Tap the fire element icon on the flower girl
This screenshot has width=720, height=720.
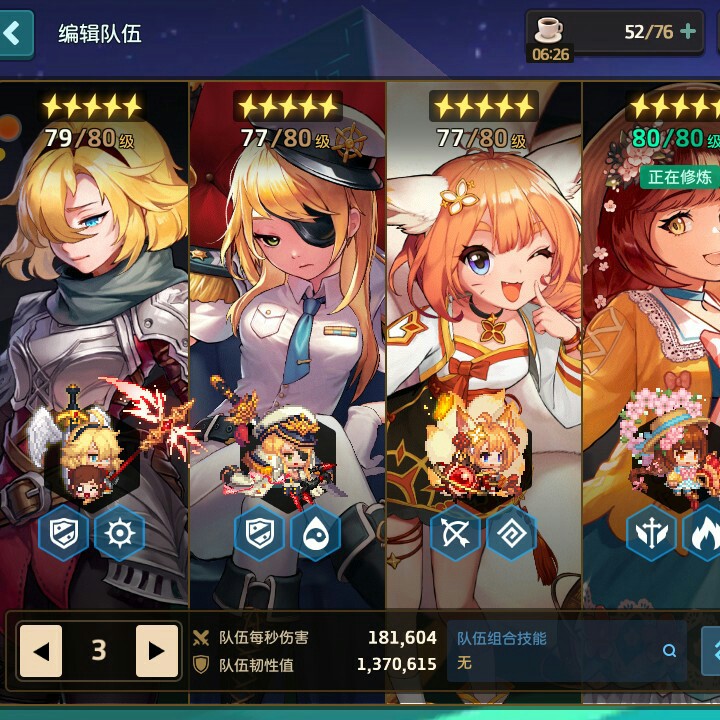[704, 534]
